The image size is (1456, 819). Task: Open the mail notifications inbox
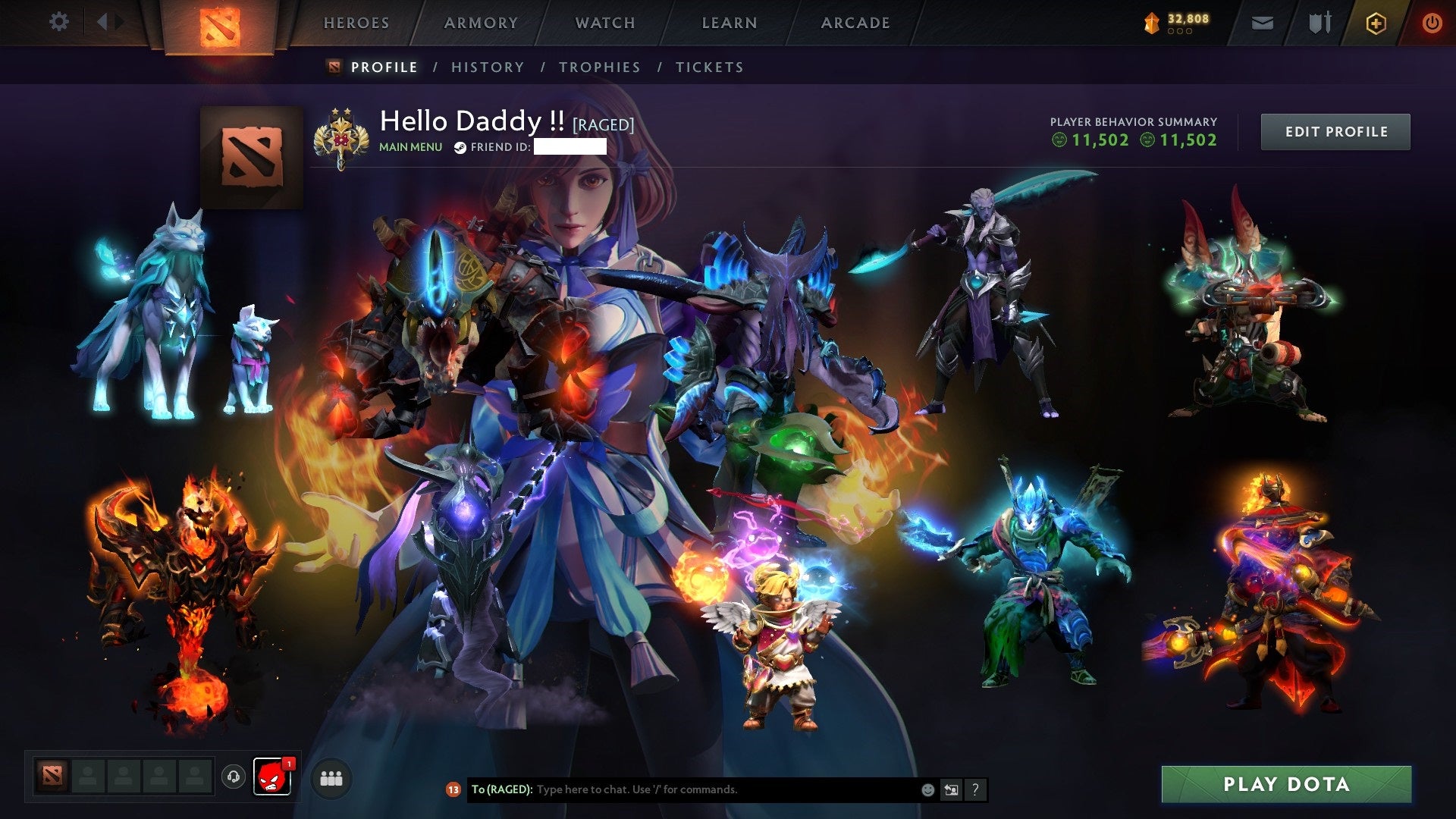click(1262, 23)
